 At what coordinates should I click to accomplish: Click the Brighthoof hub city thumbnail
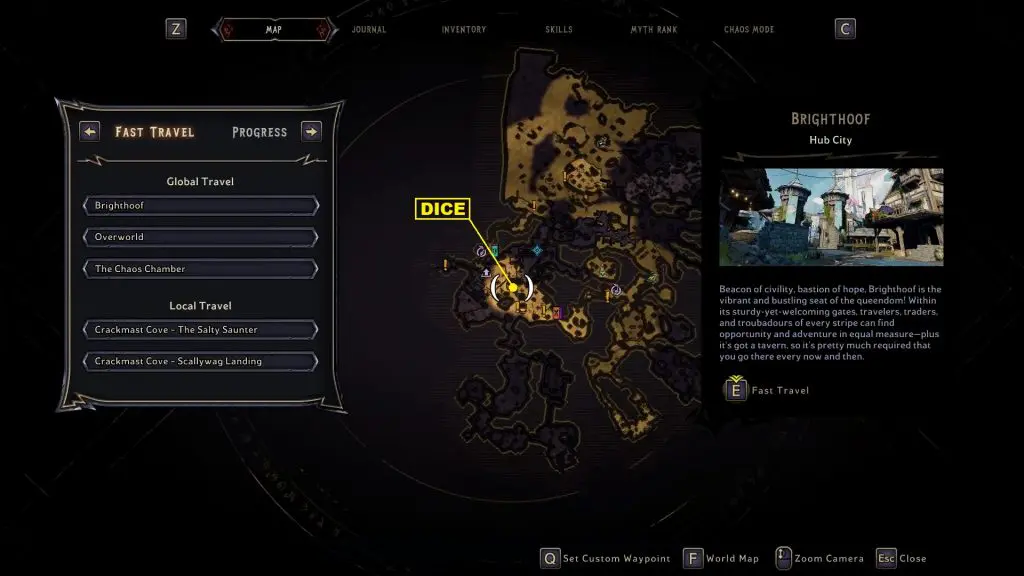(x=831, y=217)
